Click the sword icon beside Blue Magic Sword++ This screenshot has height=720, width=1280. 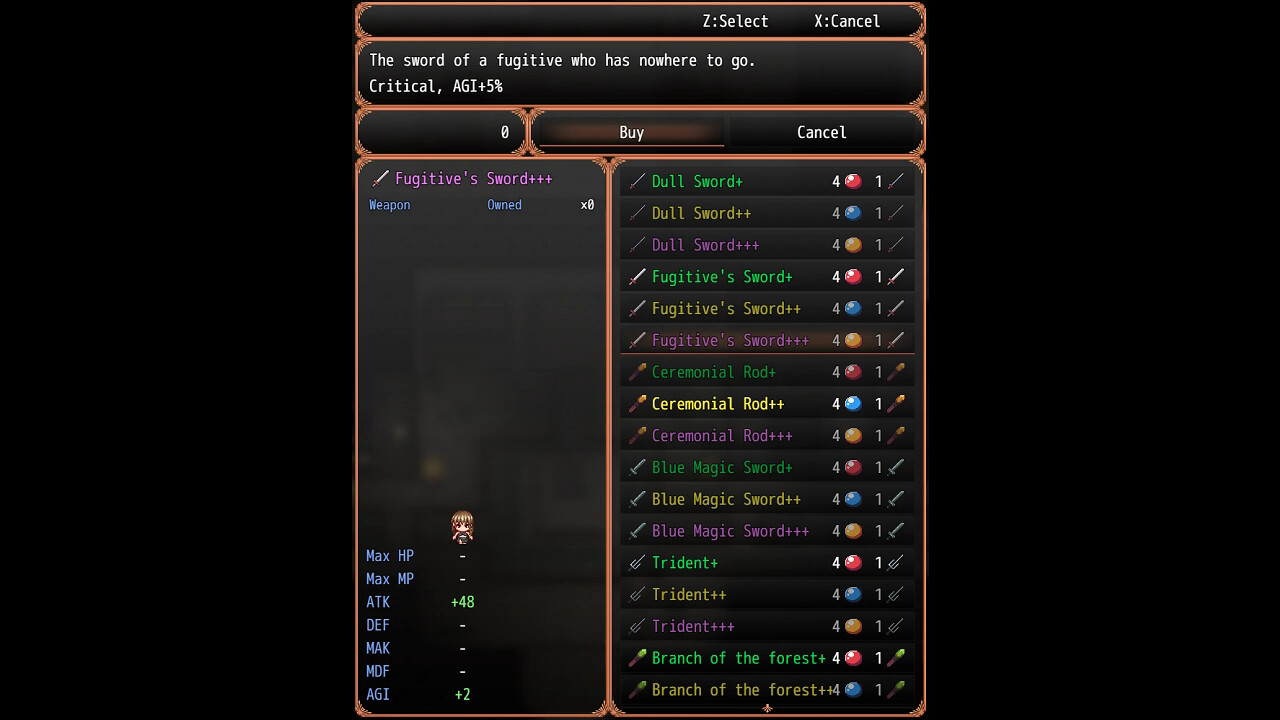click(637, 499)
